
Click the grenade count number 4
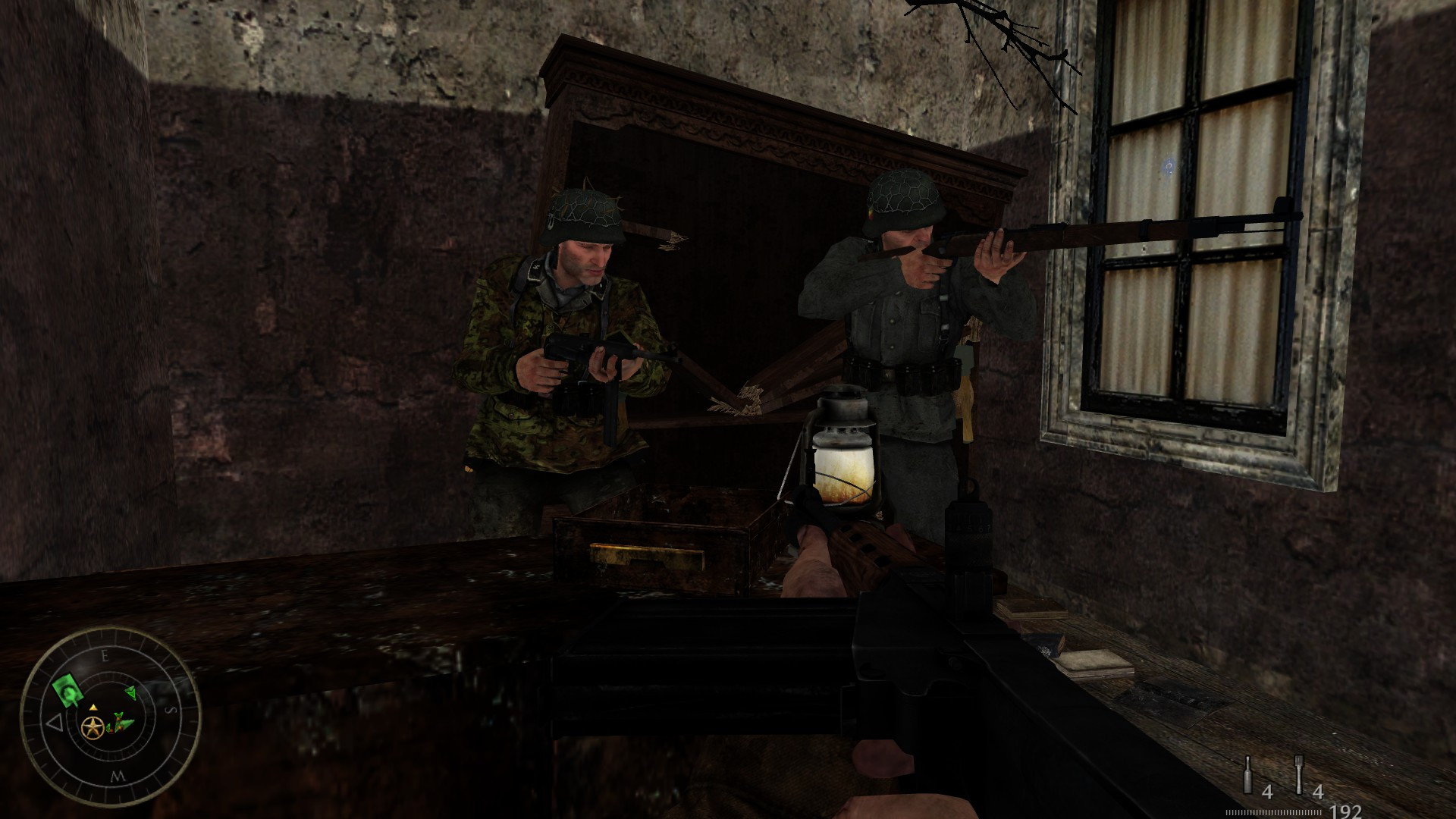coord(1268,792)
